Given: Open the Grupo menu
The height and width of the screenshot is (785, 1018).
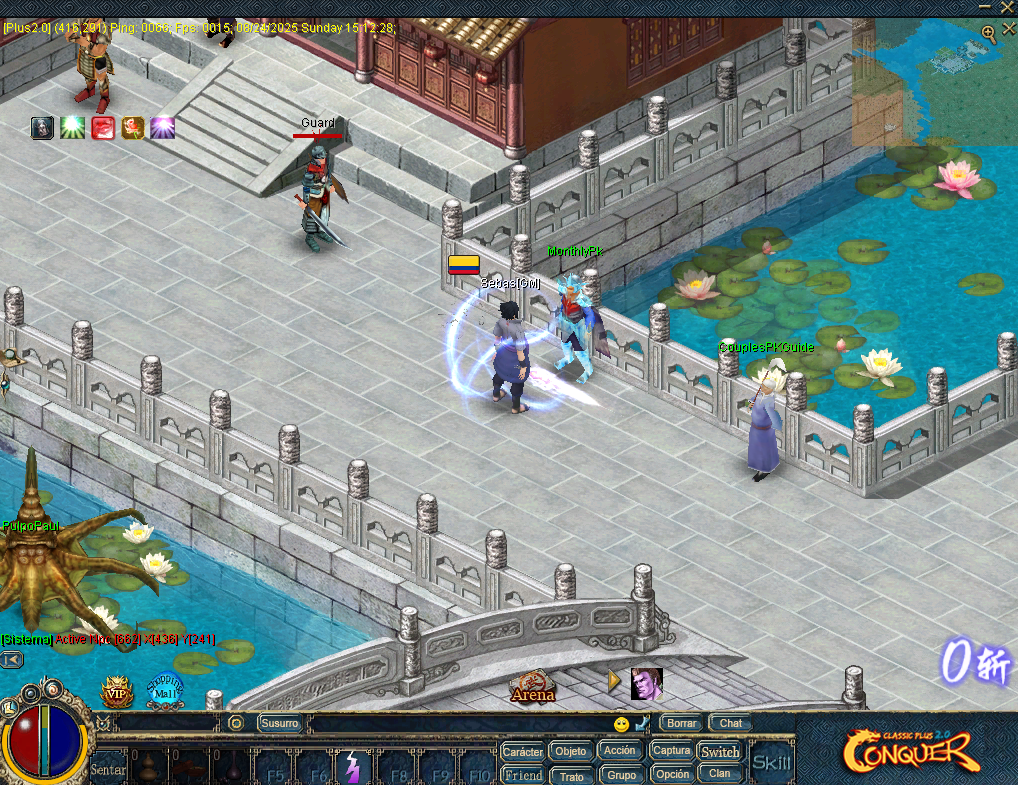Looking at the screenshot, I should click(621, 775).
